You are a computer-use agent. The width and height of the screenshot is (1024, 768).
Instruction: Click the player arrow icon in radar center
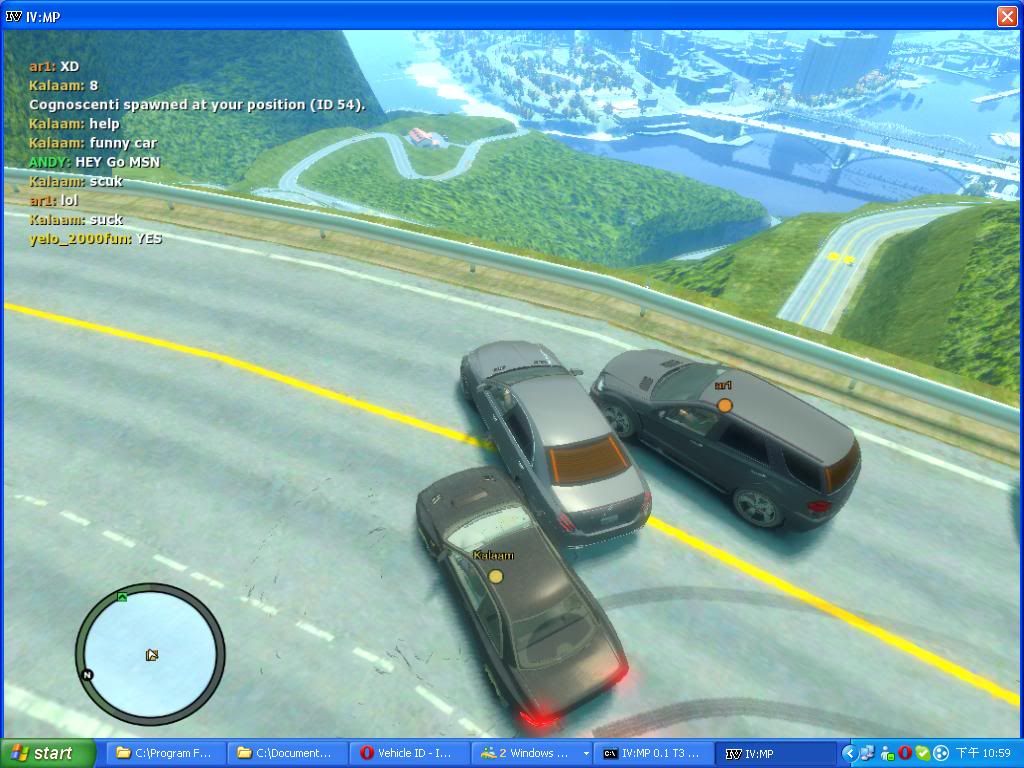[x=151, y=655]
